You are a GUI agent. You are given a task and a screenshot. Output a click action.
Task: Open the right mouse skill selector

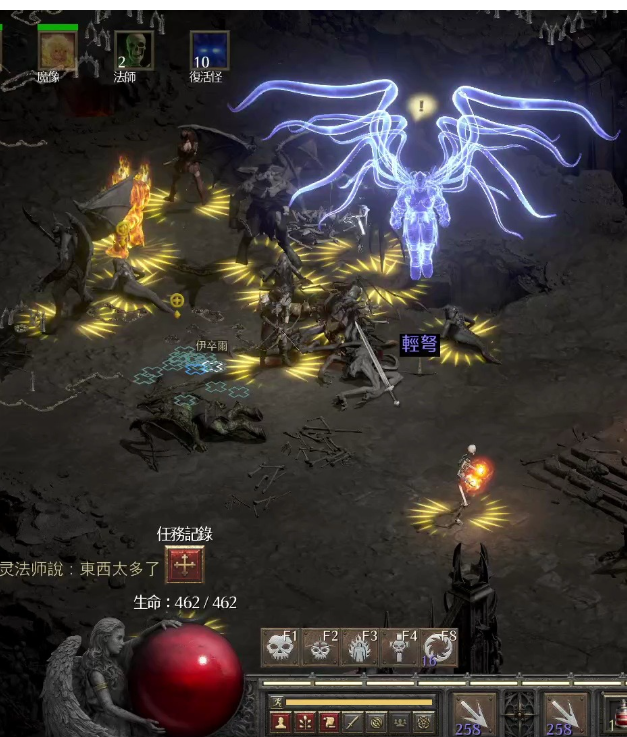[565, 714]
